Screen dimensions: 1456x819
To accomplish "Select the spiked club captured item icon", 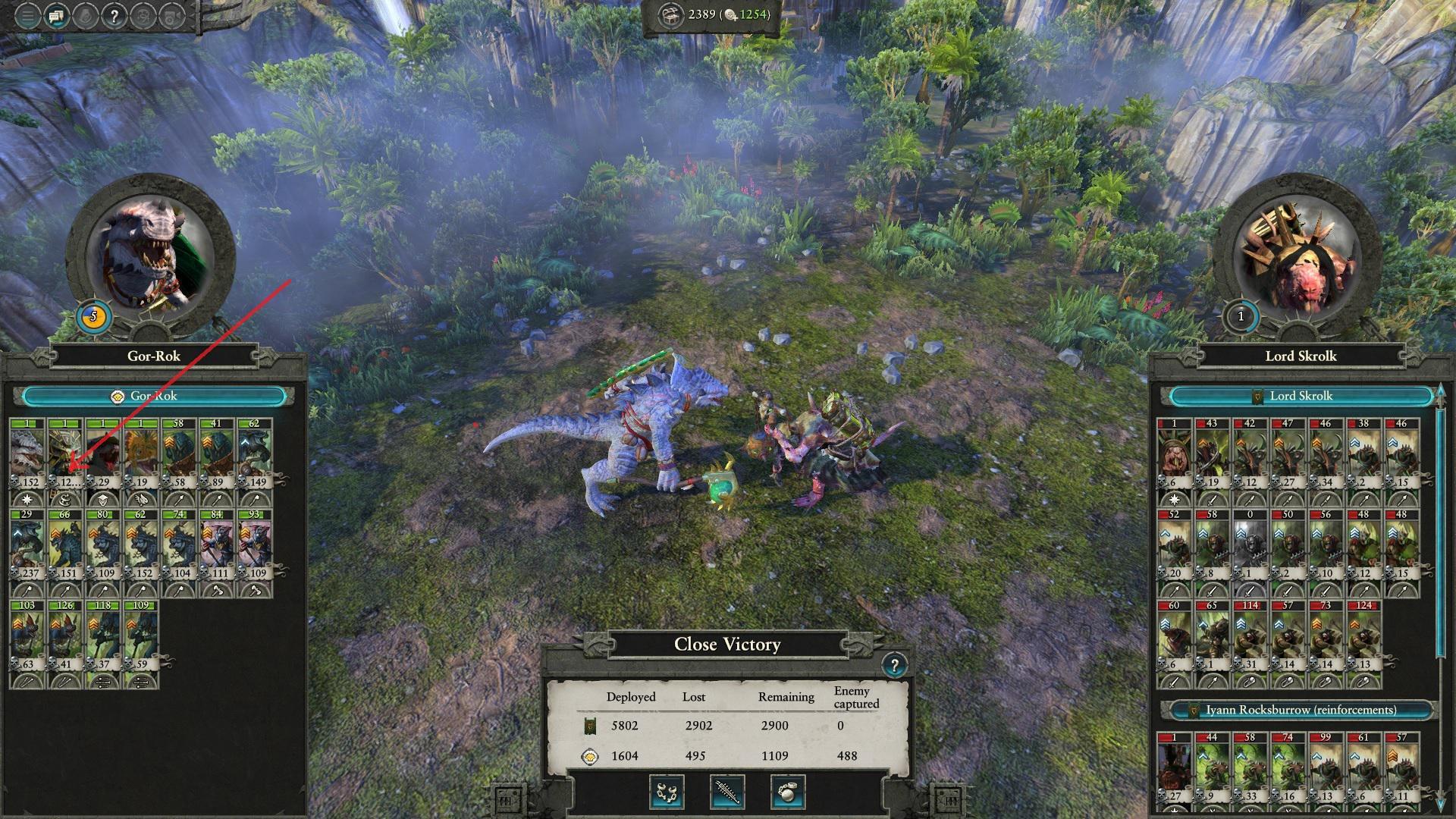I will point(726,794).
